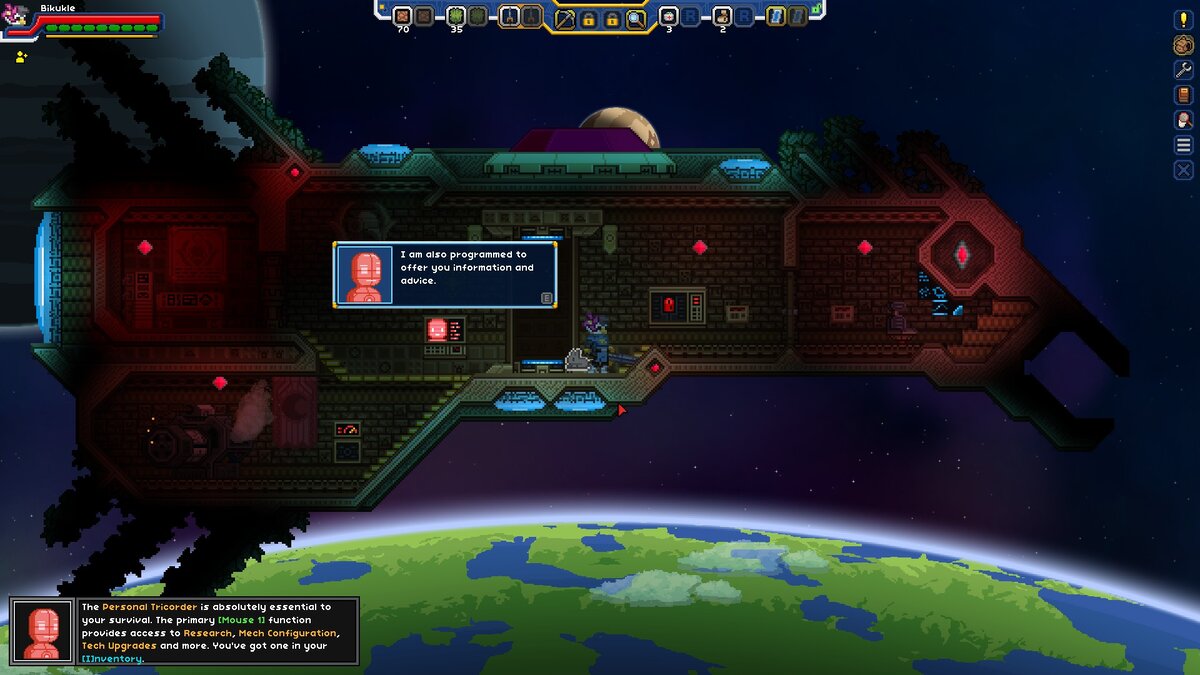This screenshot has width=1200, height=675.
Task: Select the blue tricorder hotbar slot
Action: 775,16
